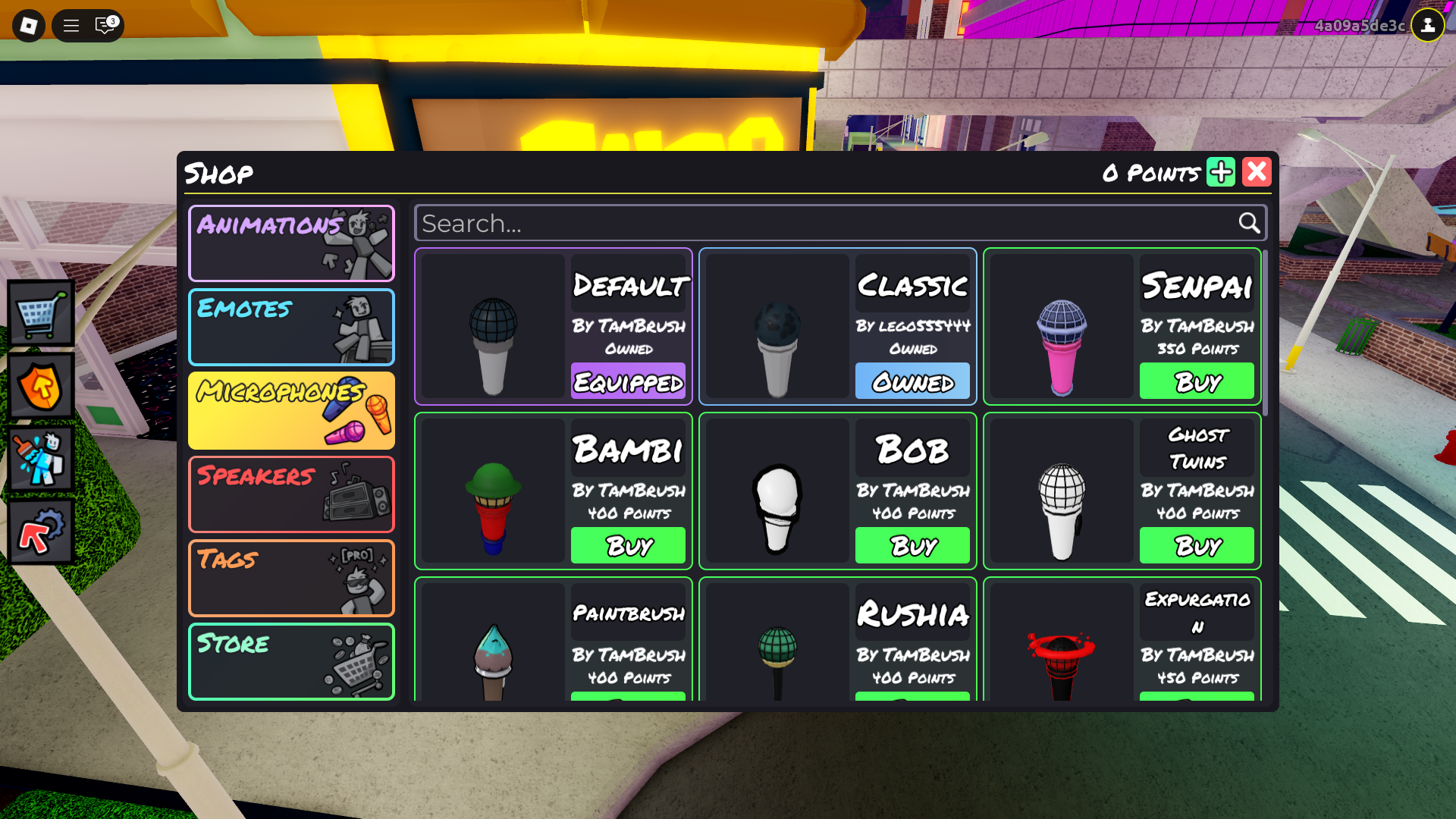Open the Emotes category
Image resolution: width=1456 pixels, height=819 pixels.
pos(291,327)
